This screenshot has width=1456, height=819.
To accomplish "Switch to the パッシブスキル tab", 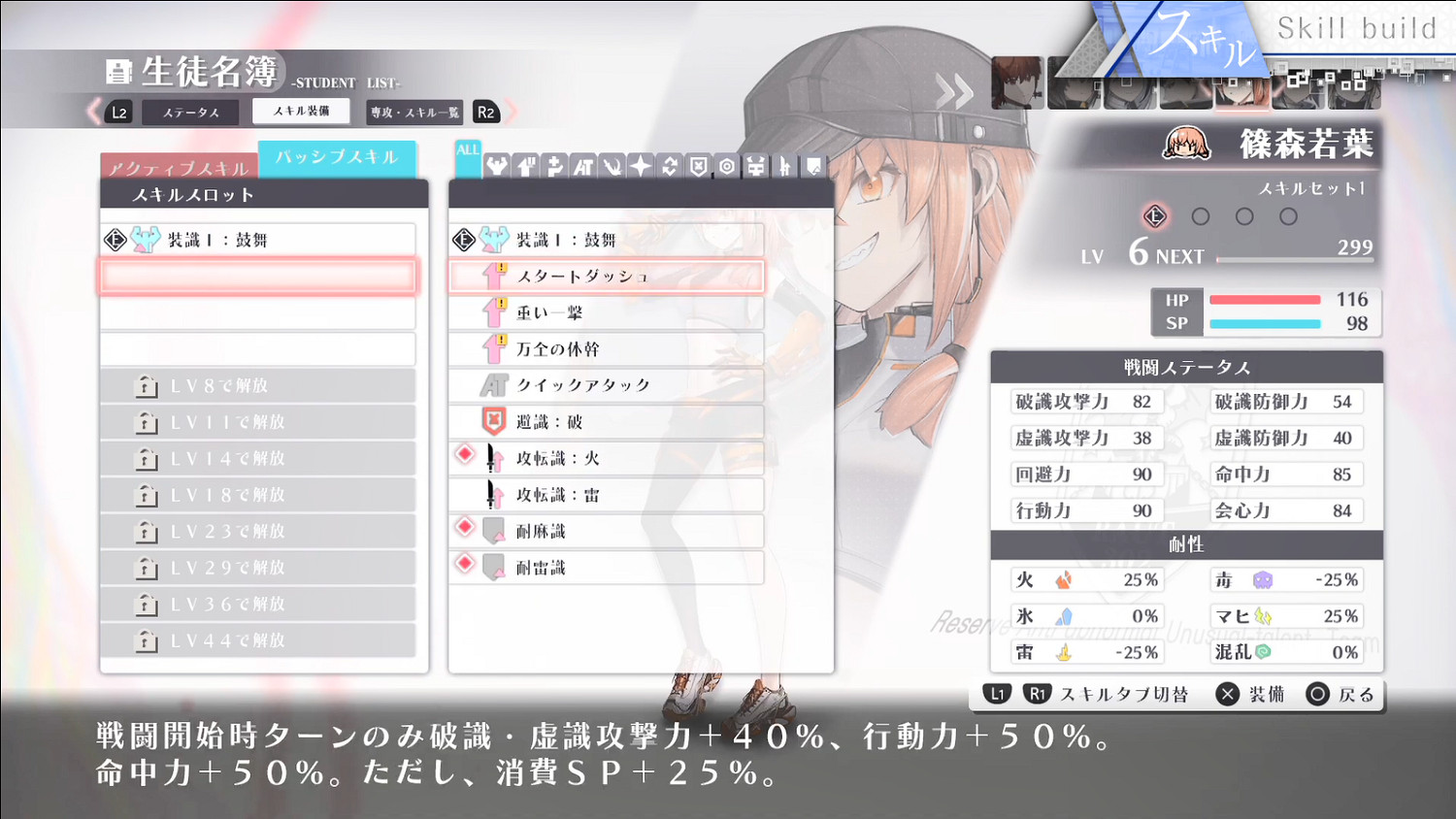I will (x=337, y=159).
